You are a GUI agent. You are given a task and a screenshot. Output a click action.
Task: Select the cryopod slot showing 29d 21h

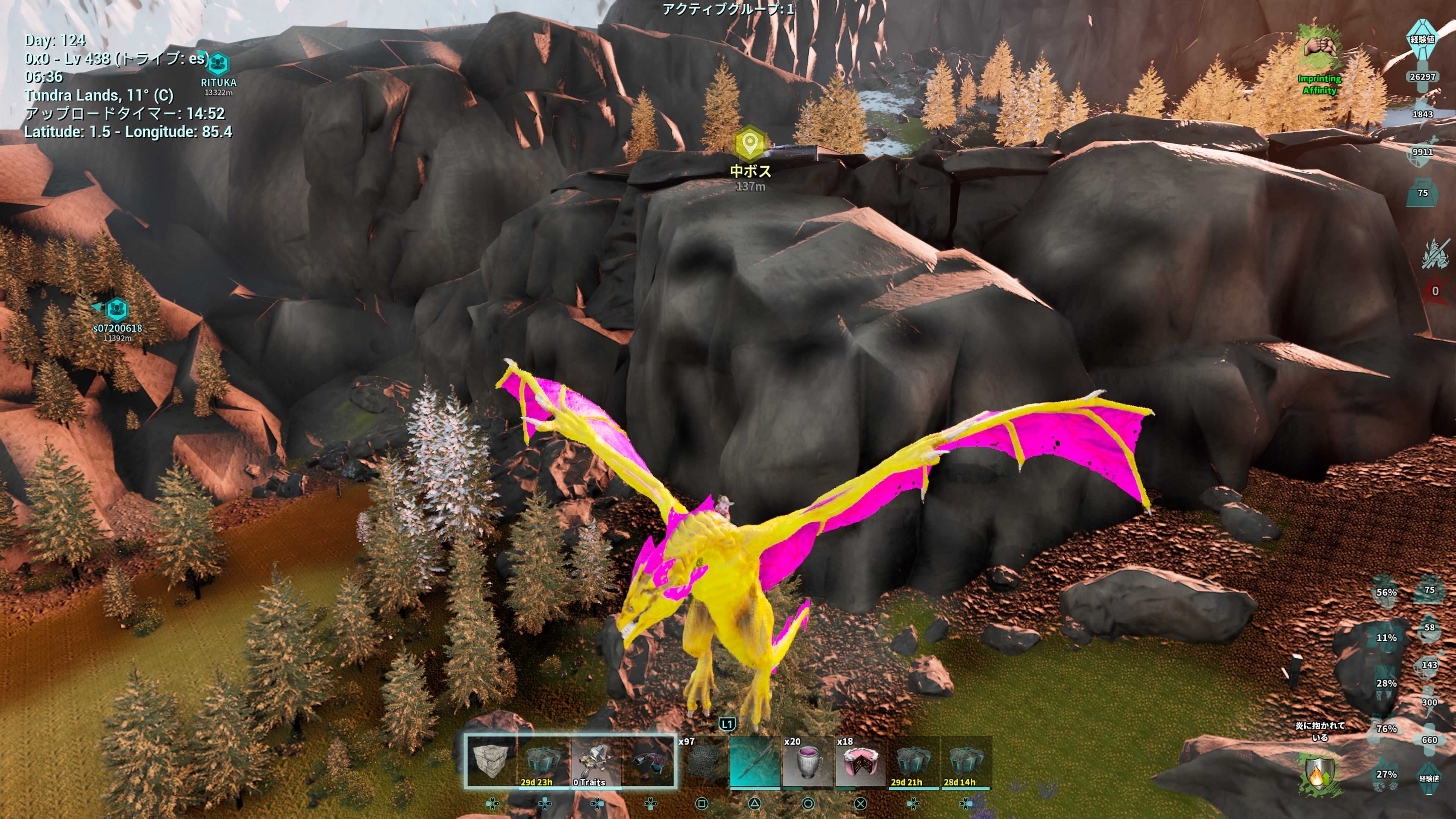[x=913, y=760]
